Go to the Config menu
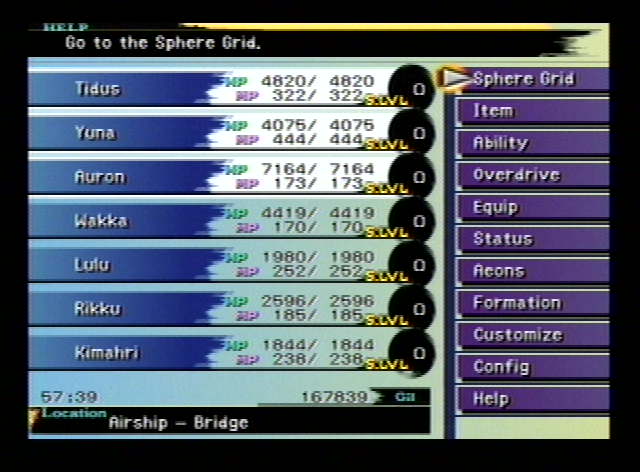Viewport: 640px width, 472px height. click(530, 367)
